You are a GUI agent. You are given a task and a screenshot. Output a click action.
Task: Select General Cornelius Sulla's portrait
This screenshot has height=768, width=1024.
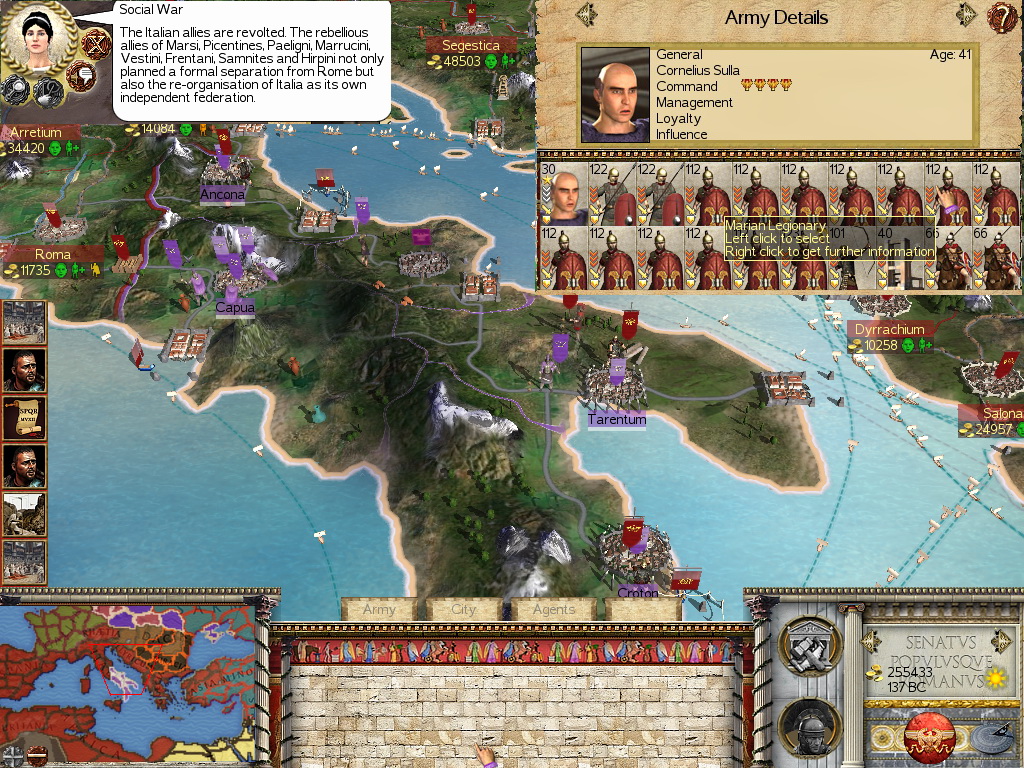pyautogui.click(x=615, y=95)
